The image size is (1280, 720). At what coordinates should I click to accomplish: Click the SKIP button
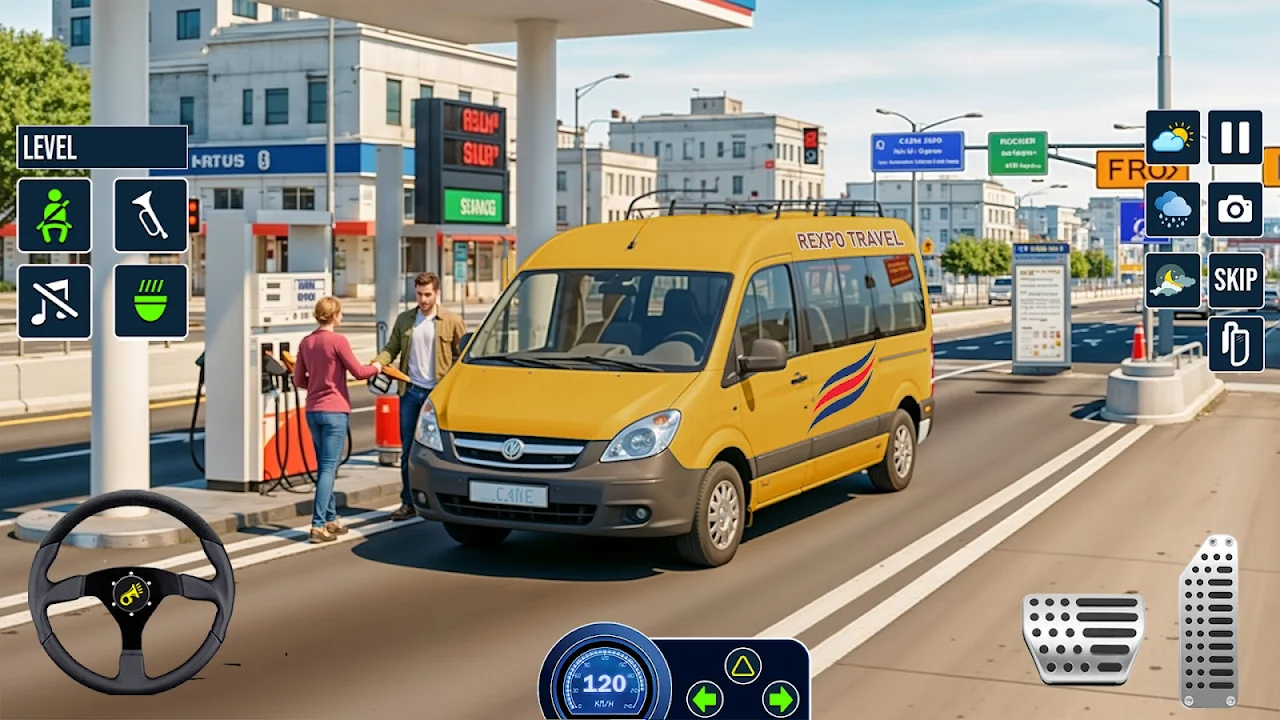(1235, 281)
